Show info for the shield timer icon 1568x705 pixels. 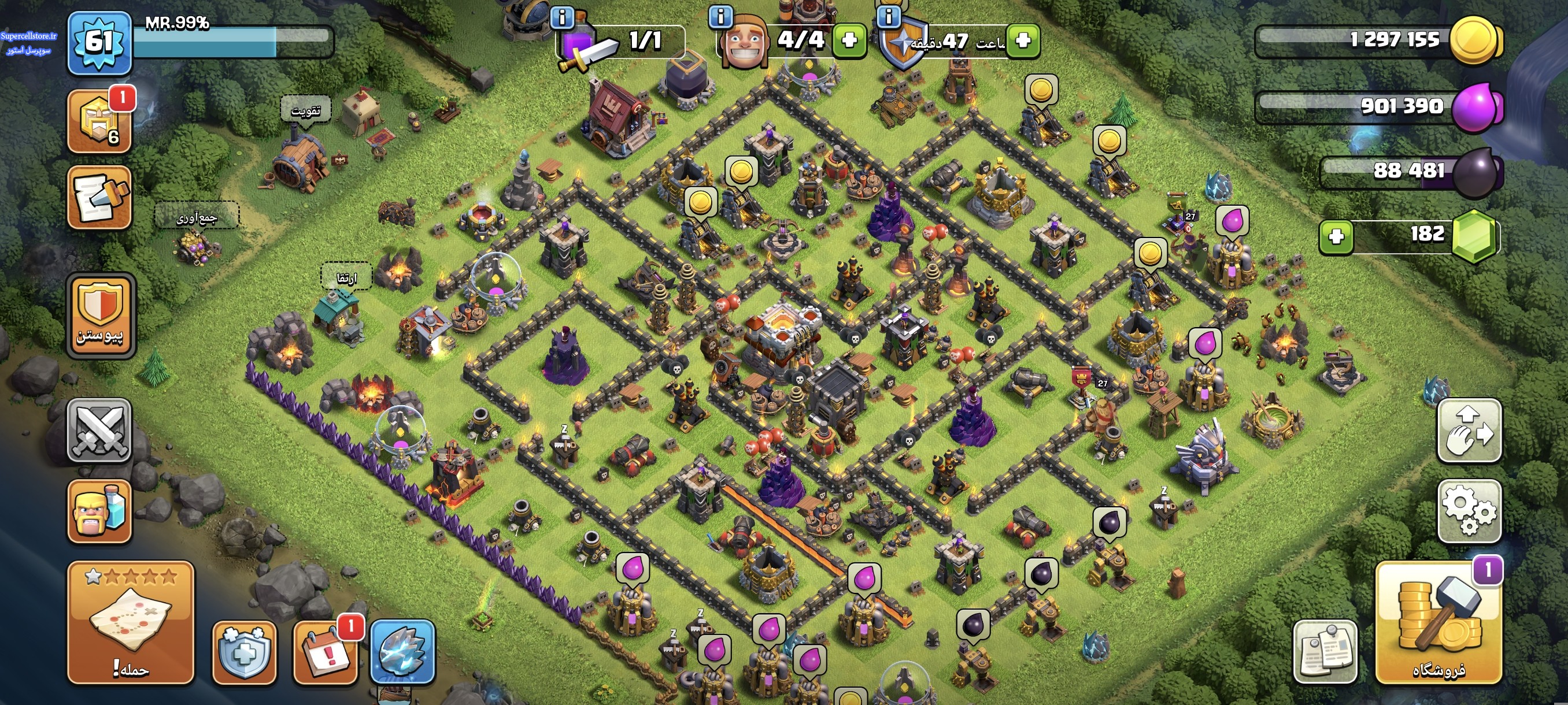coord(889,16)
